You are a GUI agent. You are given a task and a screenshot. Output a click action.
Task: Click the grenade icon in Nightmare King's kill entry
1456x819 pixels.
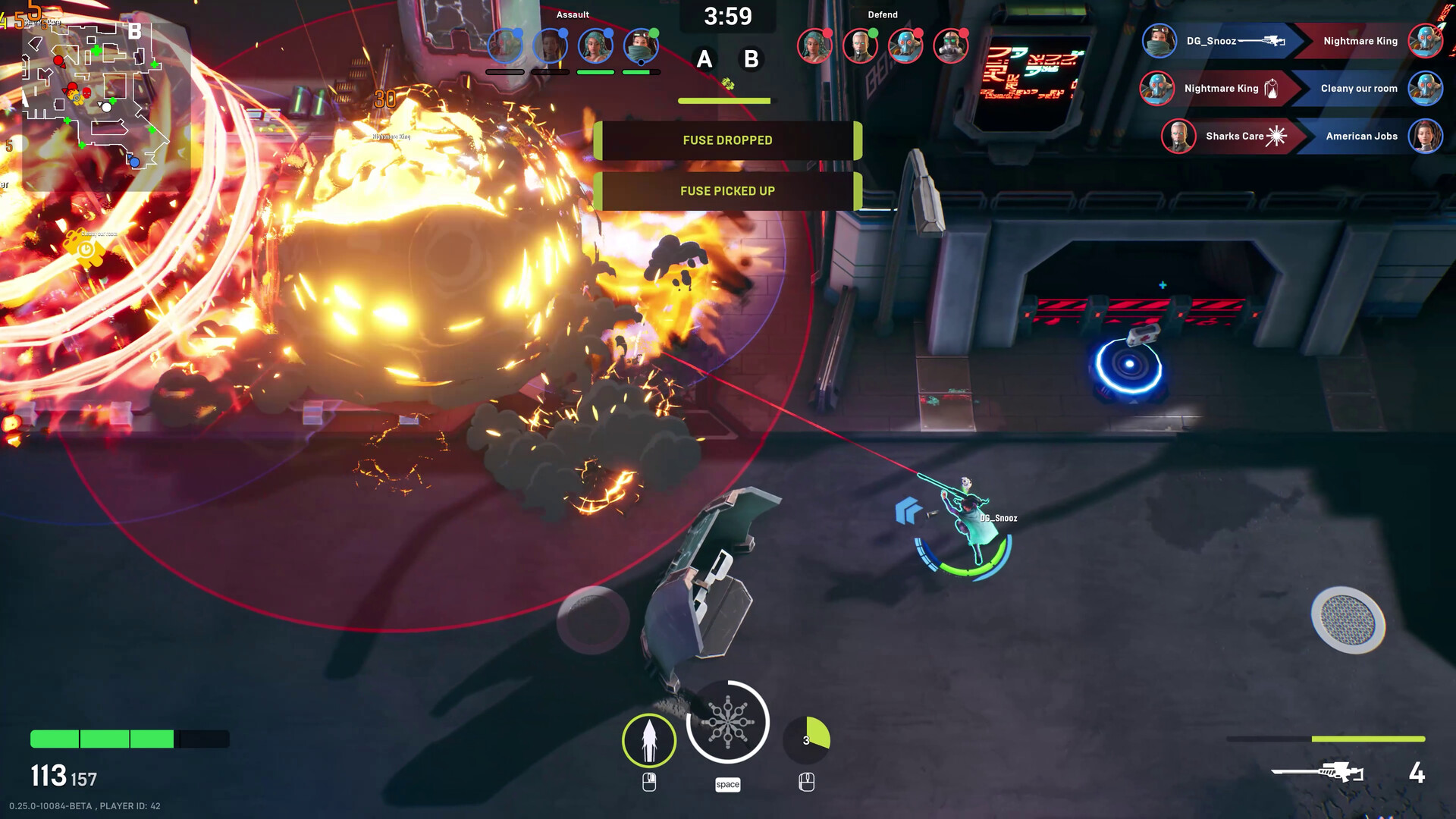pyautogui.click(x=1271, y=89)
